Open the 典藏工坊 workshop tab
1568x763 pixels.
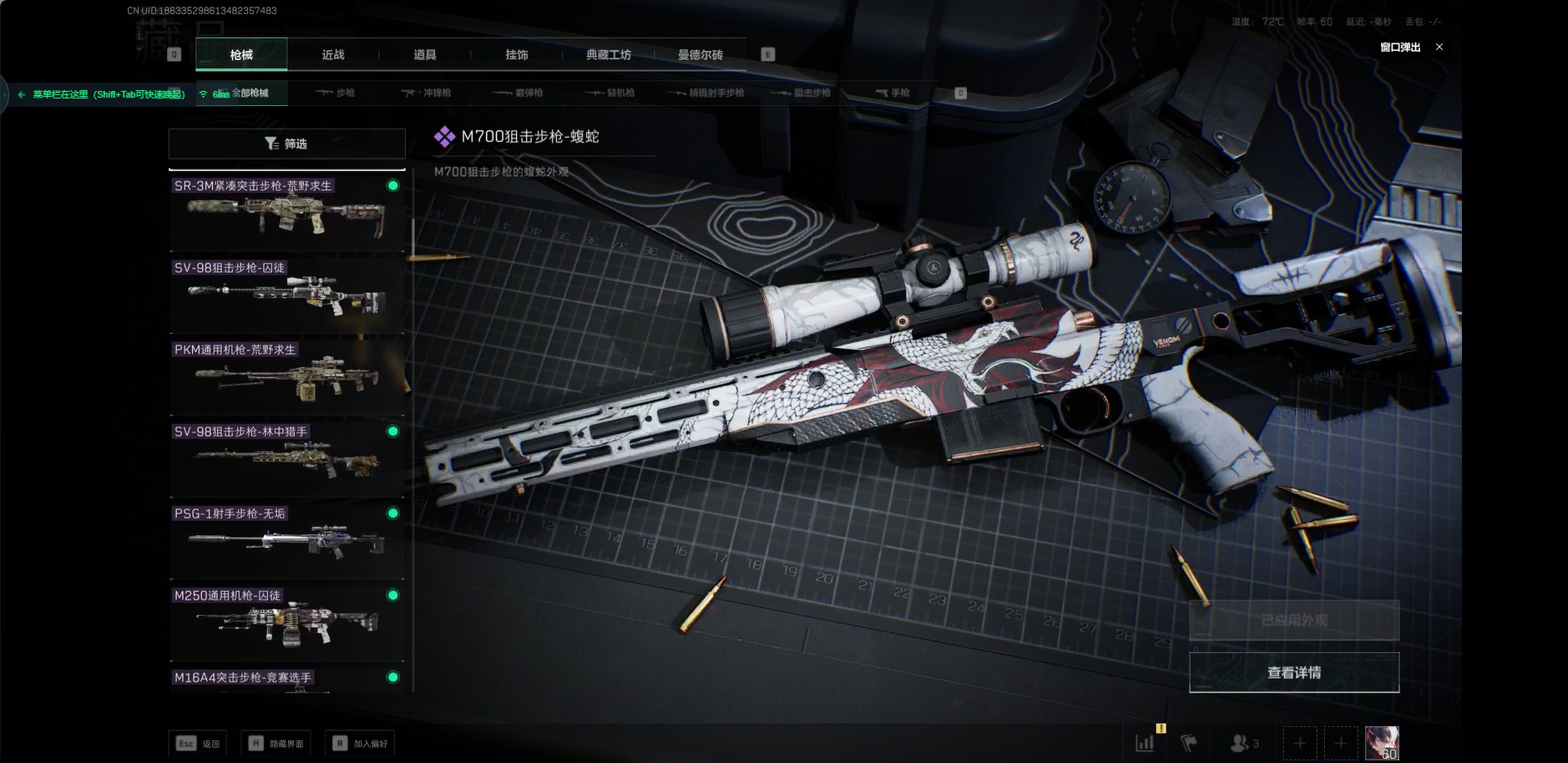[609, 55]
